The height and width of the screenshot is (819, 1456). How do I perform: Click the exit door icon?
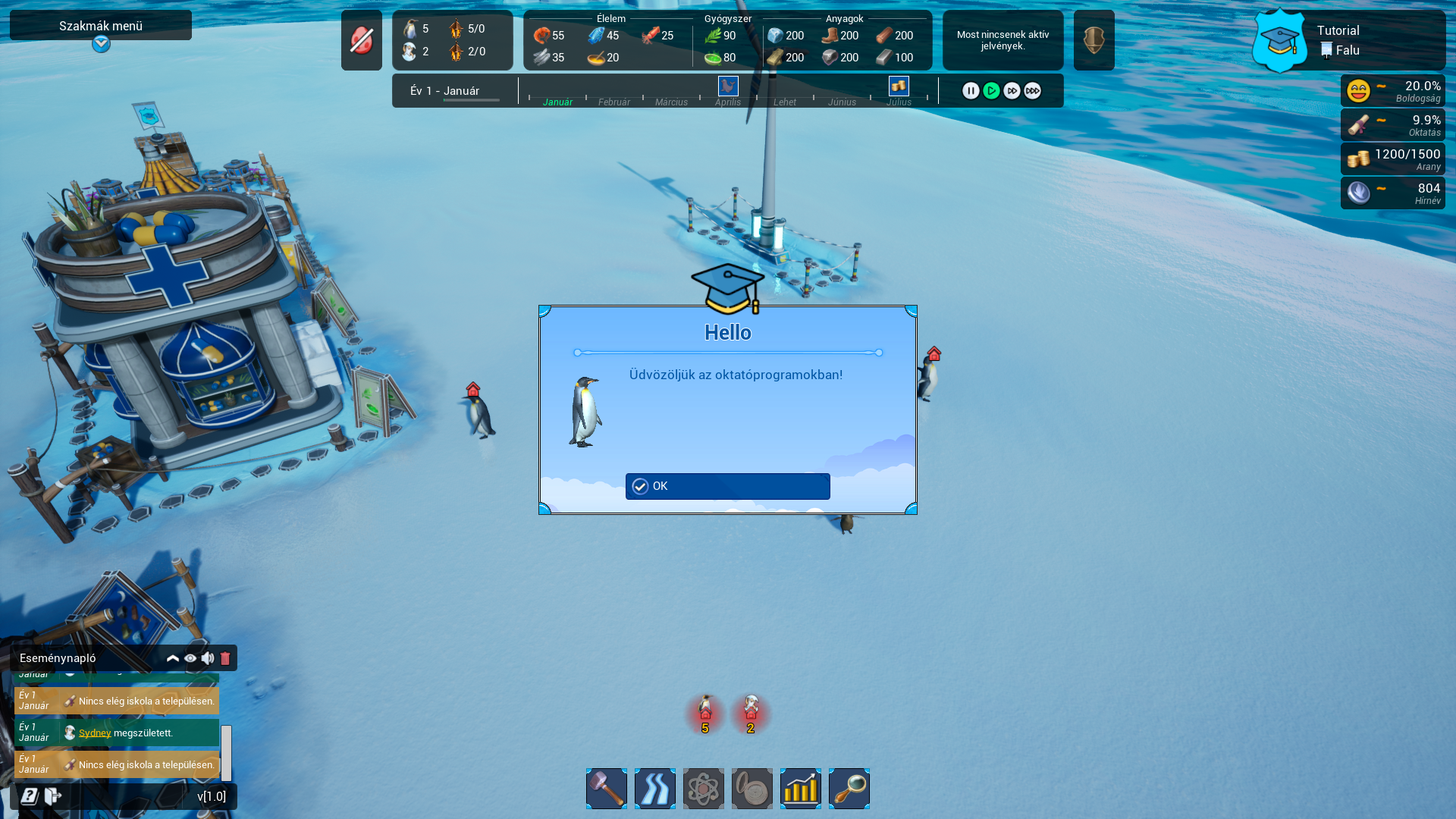[52, 796]
